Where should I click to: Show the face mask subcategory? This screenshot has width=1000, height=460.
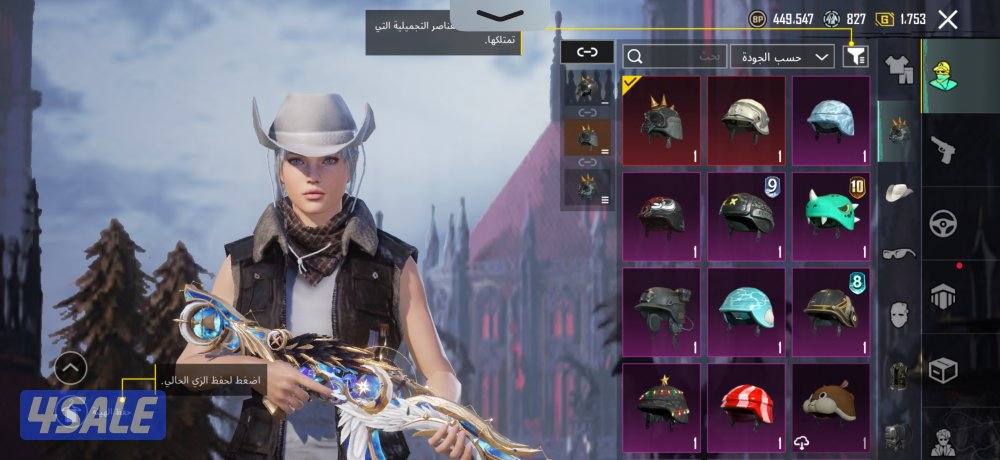coord(898,314)
